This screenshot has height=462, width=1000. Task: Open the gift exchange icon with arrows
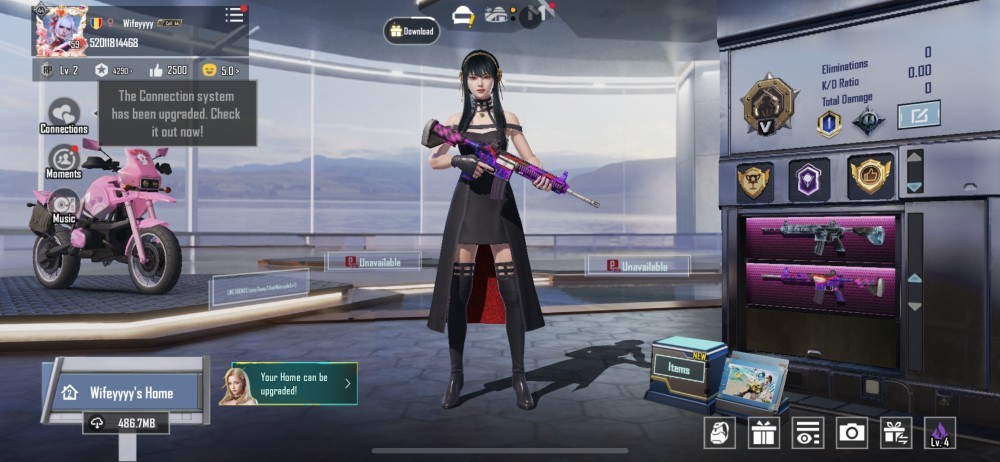(895, 432)
